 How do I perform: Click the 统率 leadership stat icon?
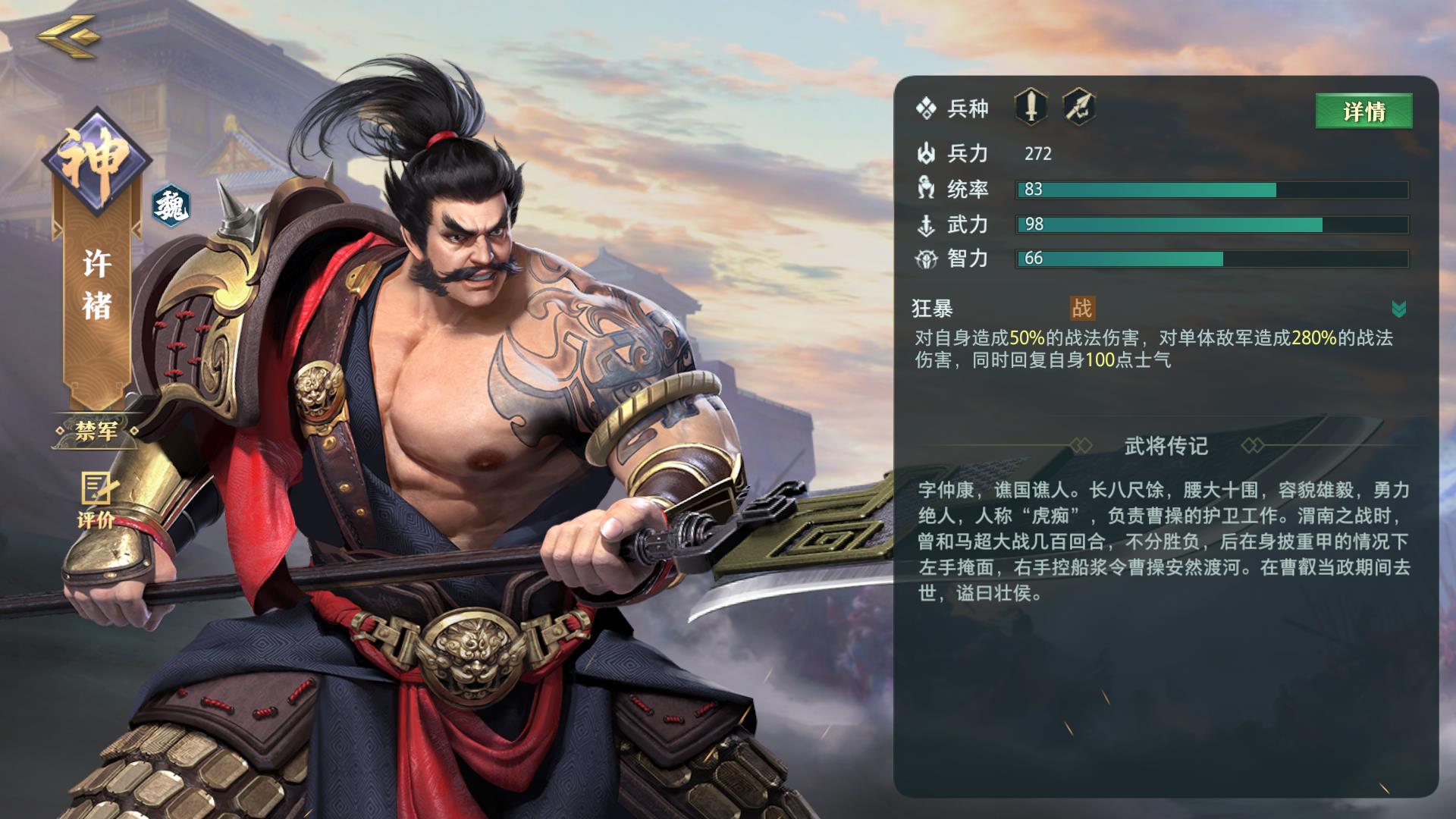click(927, 190)
